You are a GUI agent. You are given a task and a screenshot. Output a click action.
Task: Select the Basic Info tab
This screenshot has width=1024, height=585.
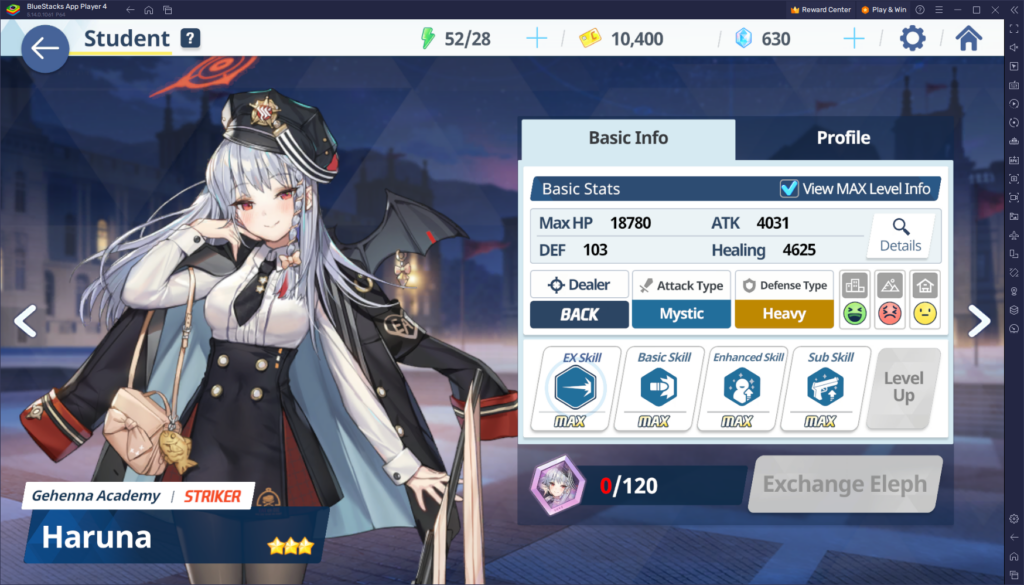click(x=628, y=138)
